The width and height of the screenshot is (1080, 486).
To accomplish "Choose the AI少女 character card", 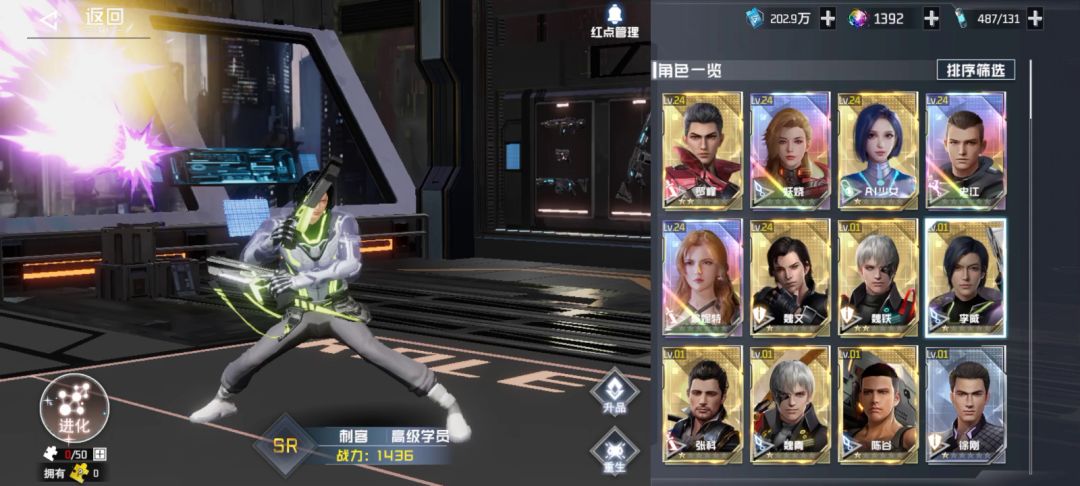I will (877, 150).
